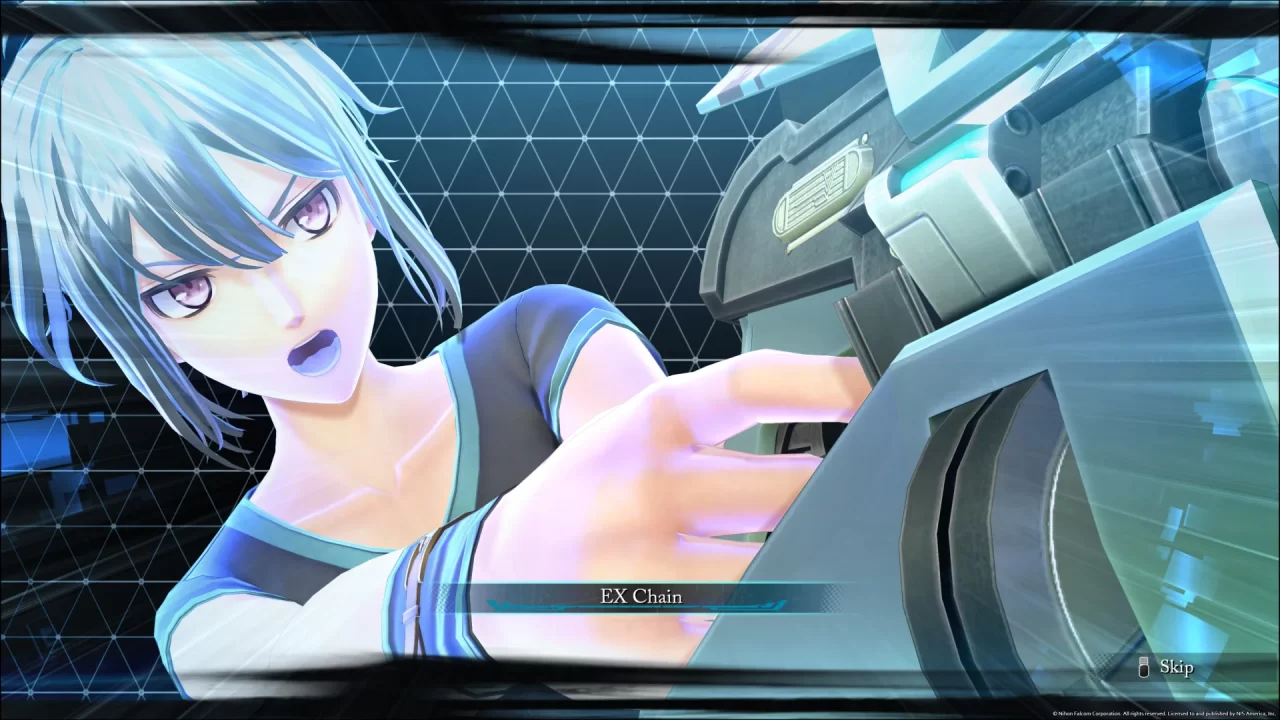The height and width of the screenshot is (720, 1280).
Task: Click the EX Chain label text
Action: 640,595
